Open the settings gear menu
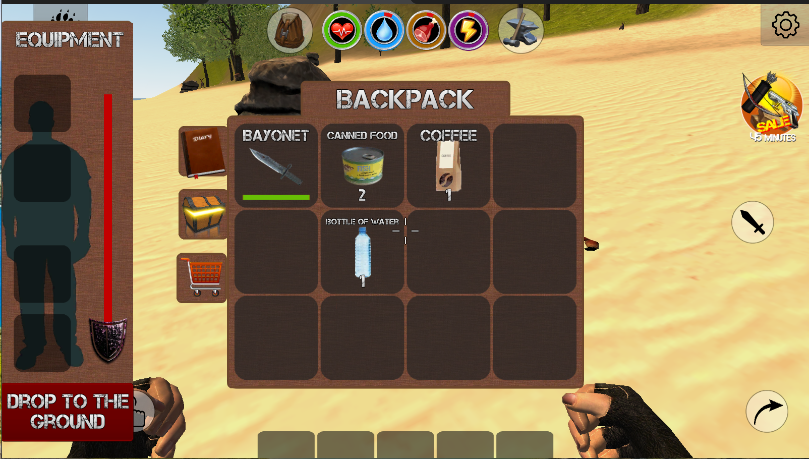 [784, 24]
